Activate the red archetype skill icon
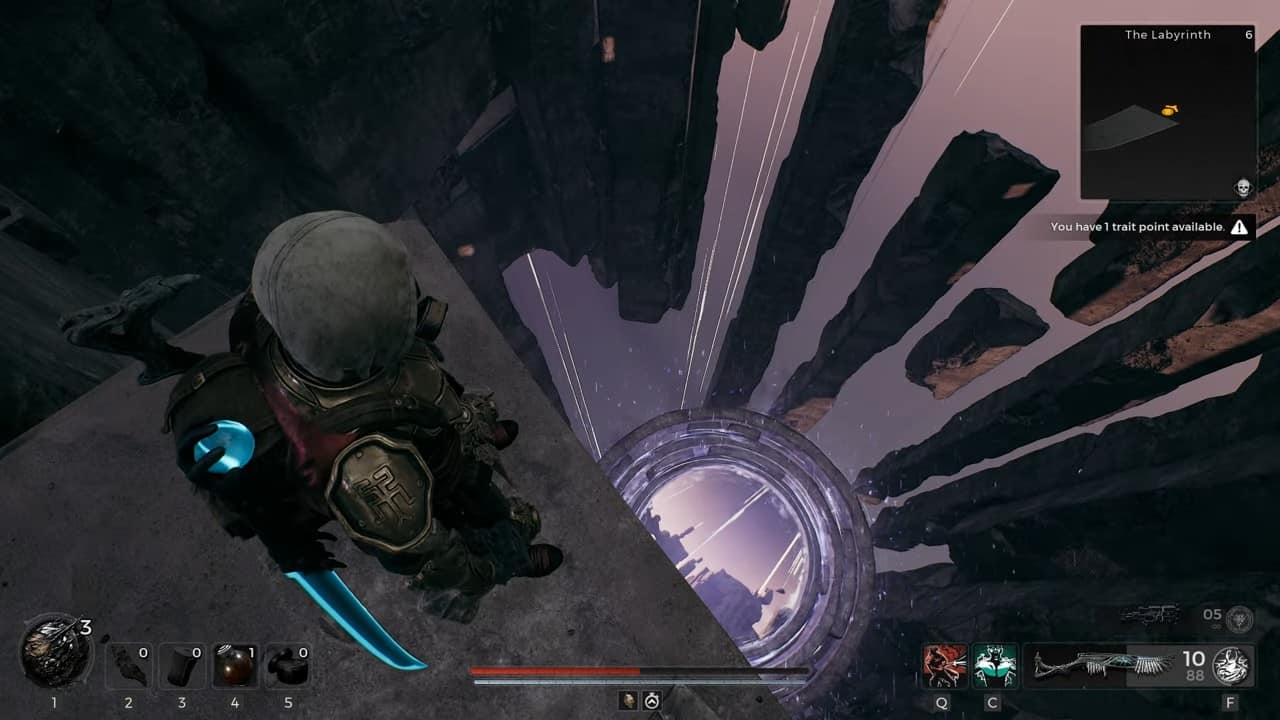The width and height of the screenshot is (1280, 720). (944, 666)
